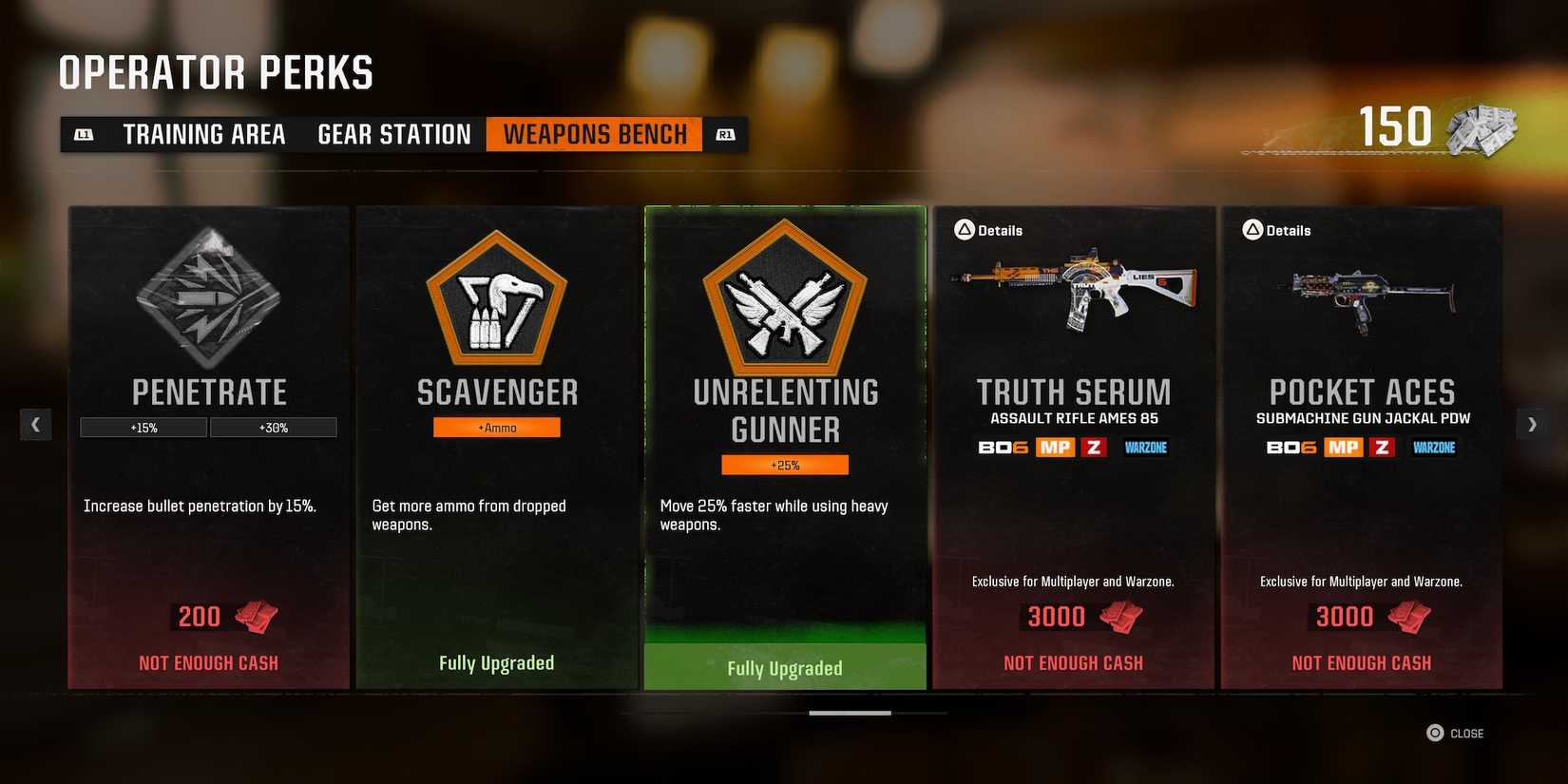The width and height of the screenshot is (1568, 784).
Task: Click the cash stack icon beside 150
Action: tap(1482, 130)
